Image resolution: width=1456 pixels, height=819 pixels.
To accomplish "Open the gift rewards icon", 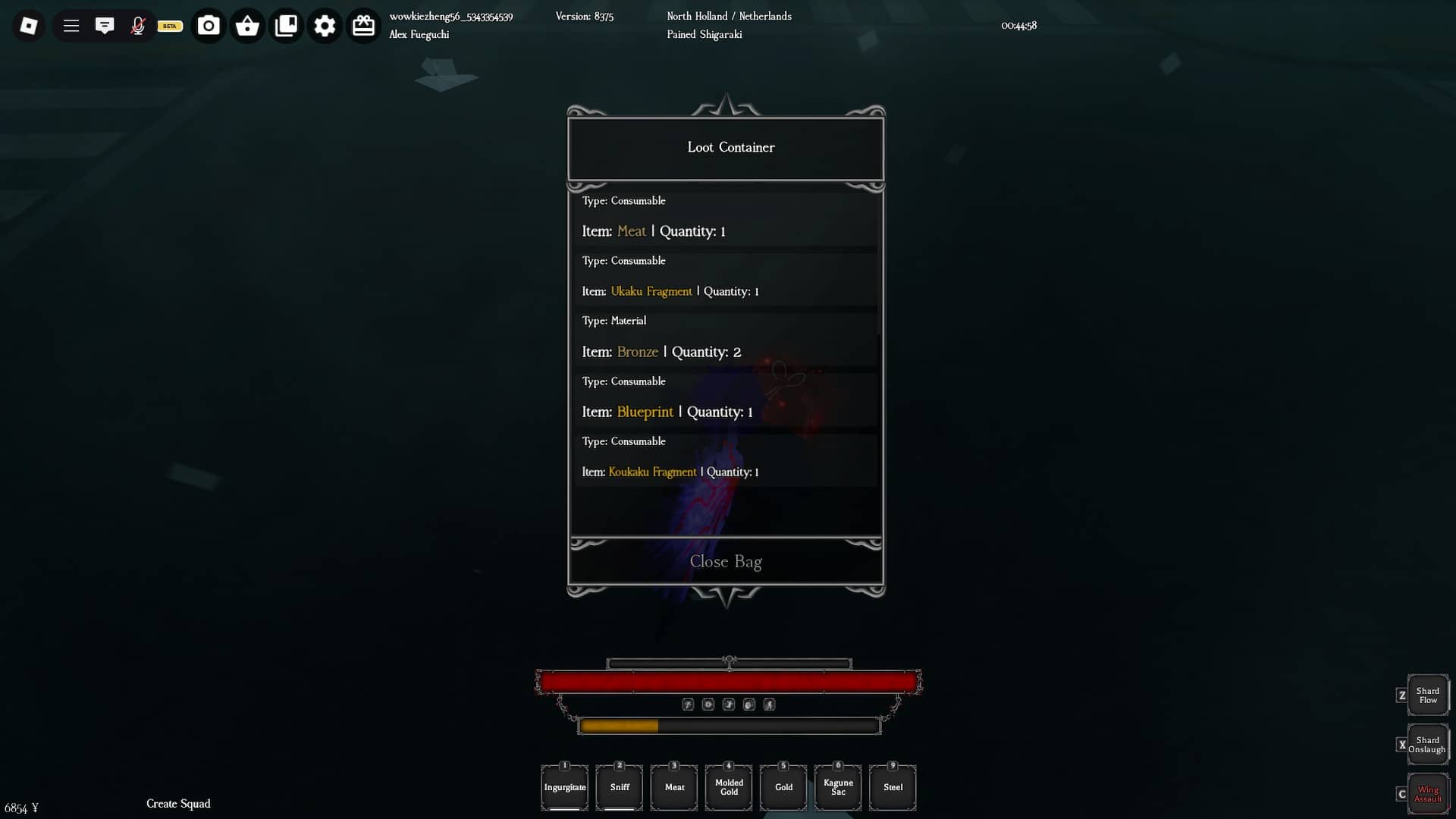I will [363, 25].
